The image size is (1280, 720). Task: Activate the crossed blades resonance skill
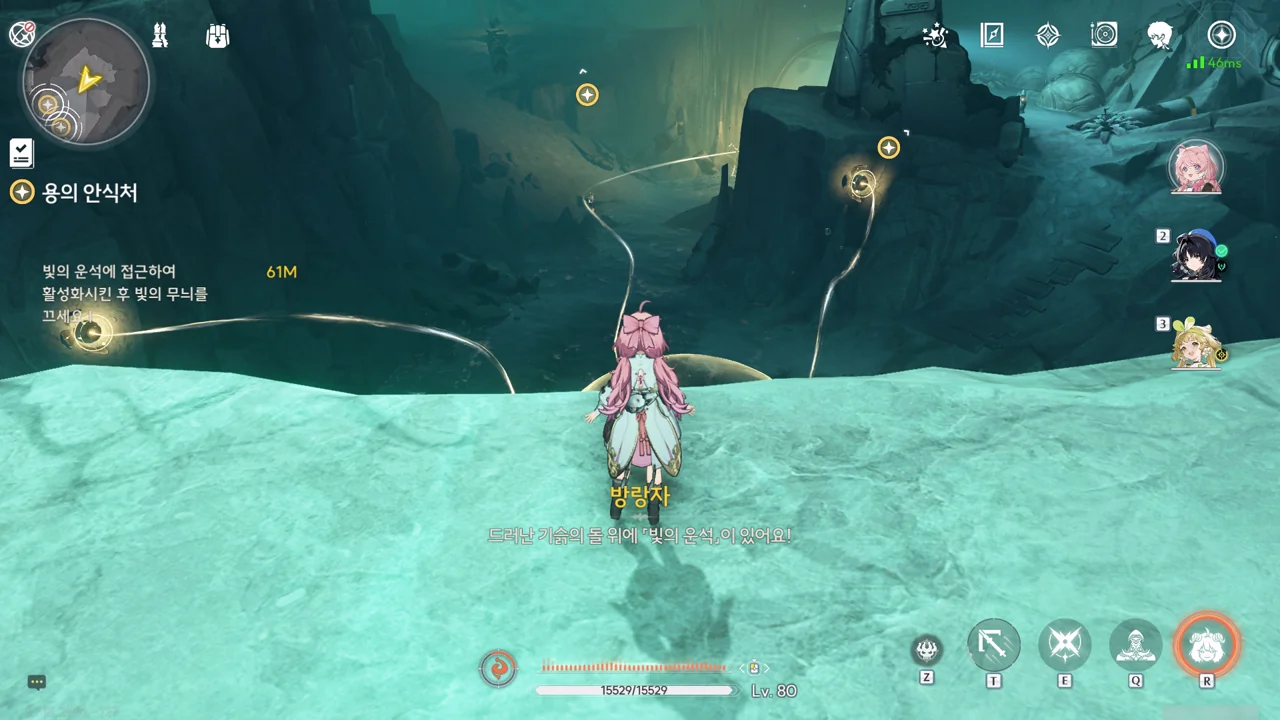coord(1064,645)
